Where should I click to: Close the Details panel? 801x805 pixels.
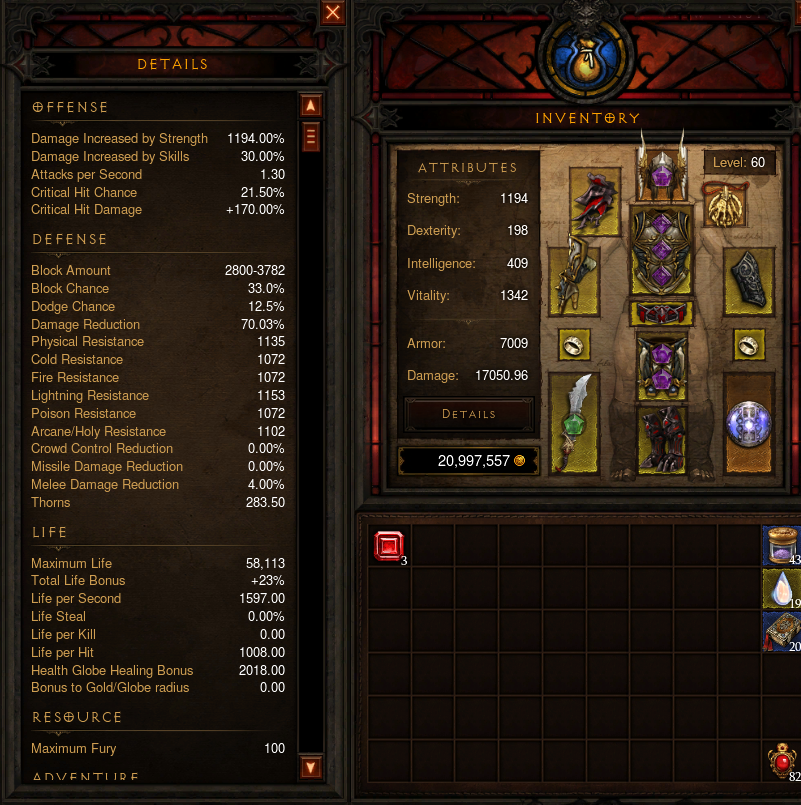coord(333,12)
